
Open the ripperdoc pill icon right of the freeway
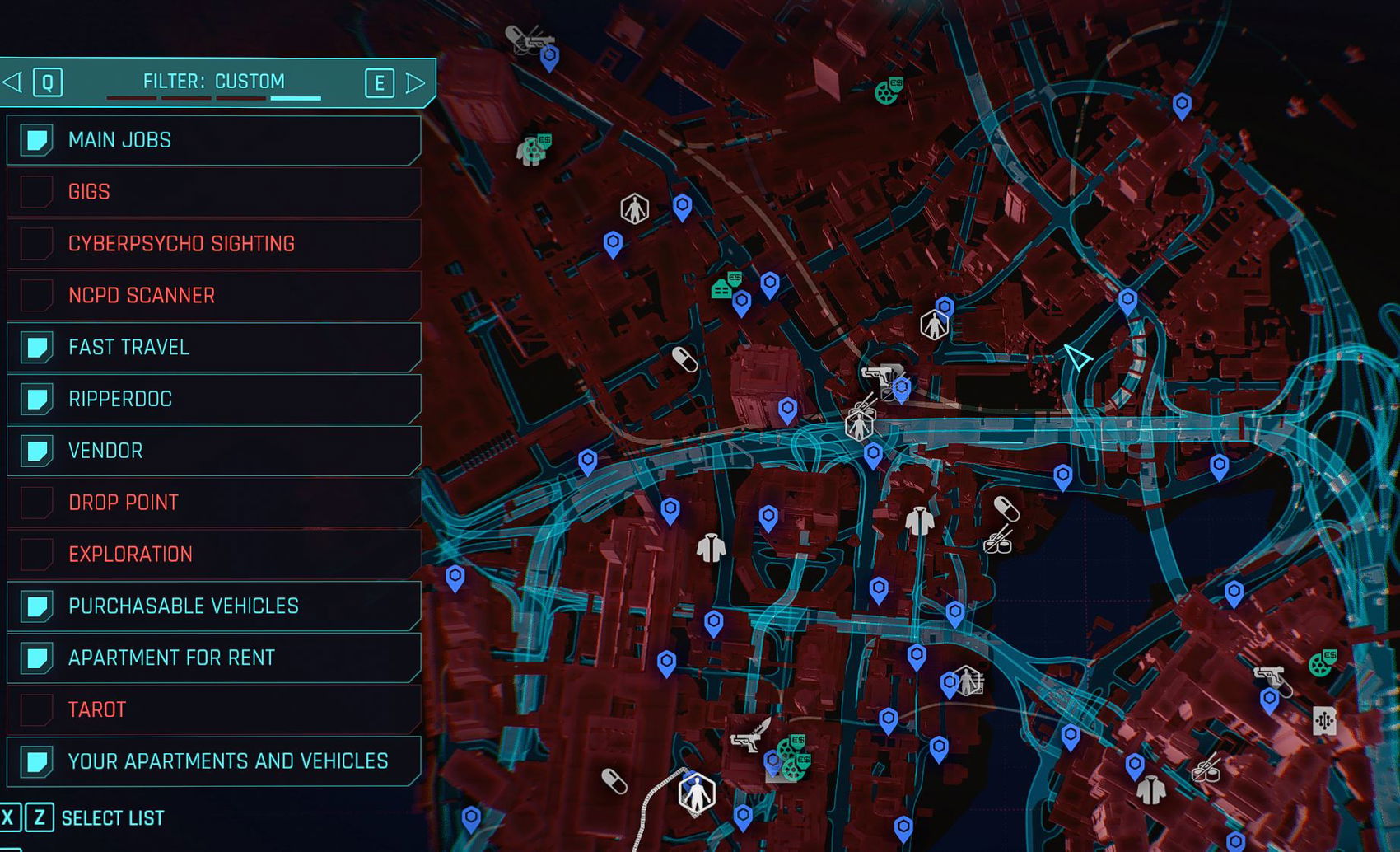[1006, 508]
